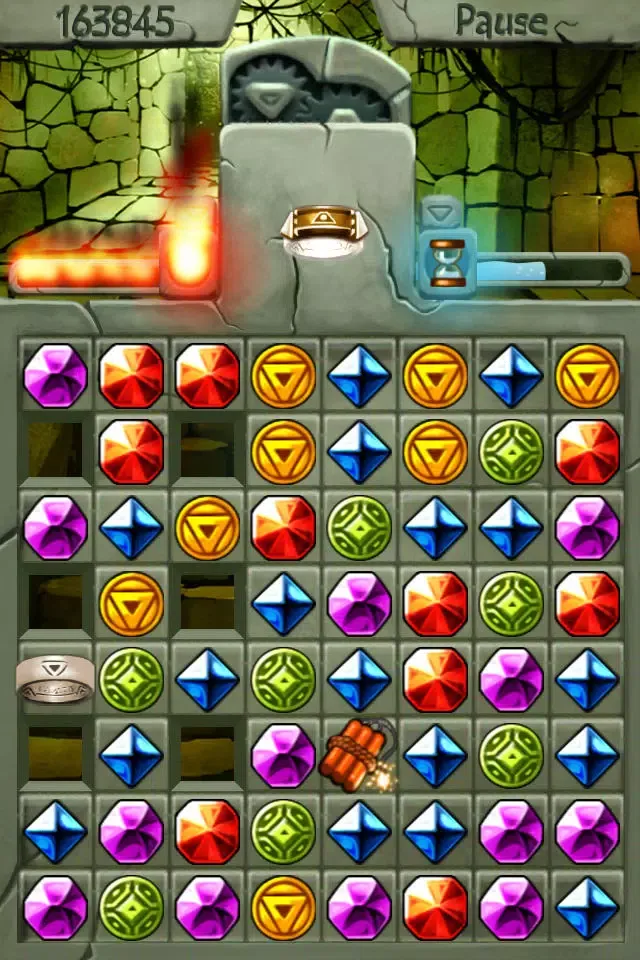
Task: Select the dynamite bundle tile
Action: point(357,755)
